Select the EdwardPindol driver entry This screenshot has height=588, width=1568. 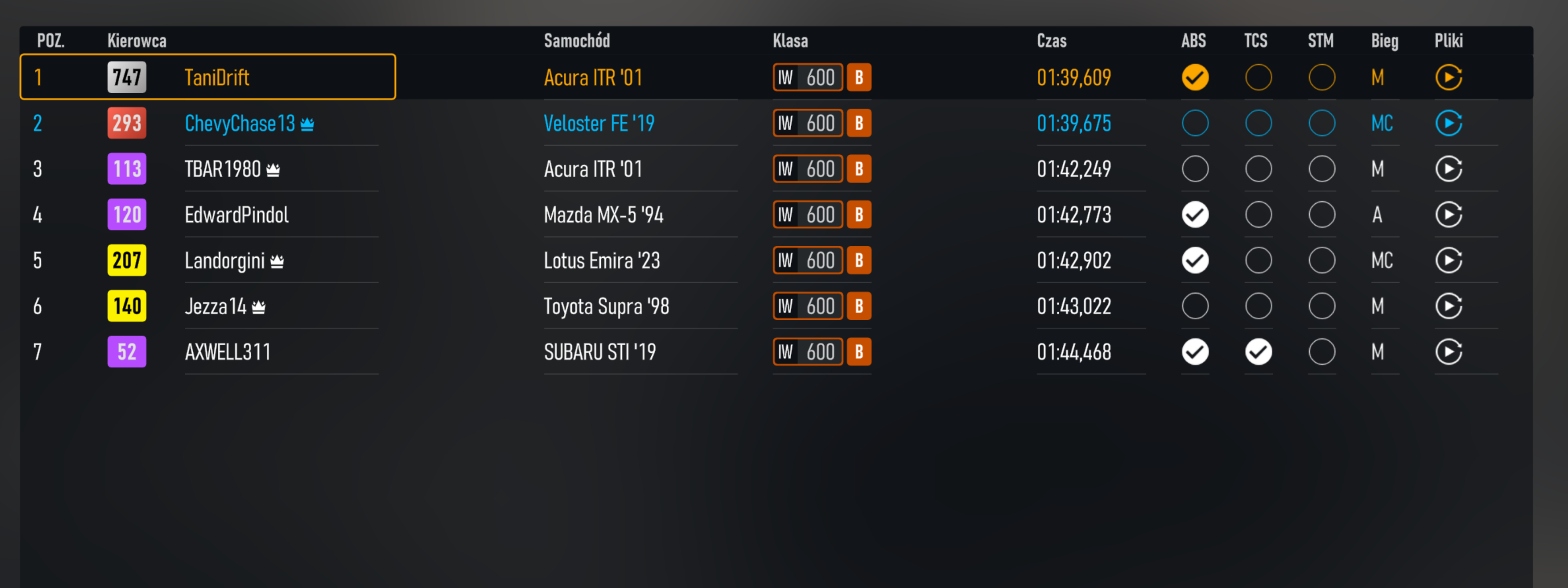[236, 214]
